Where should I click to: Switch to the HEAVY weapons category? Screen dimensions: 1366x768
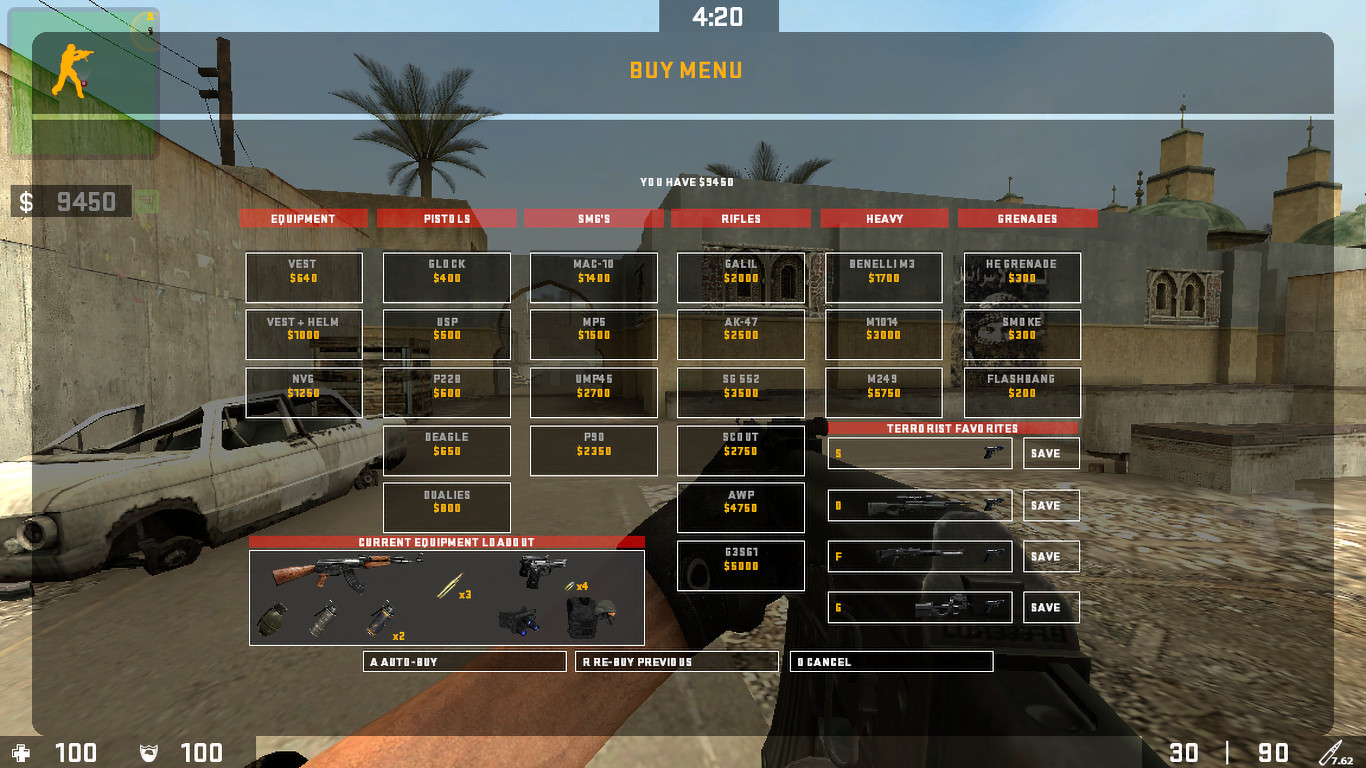point(884,218)
